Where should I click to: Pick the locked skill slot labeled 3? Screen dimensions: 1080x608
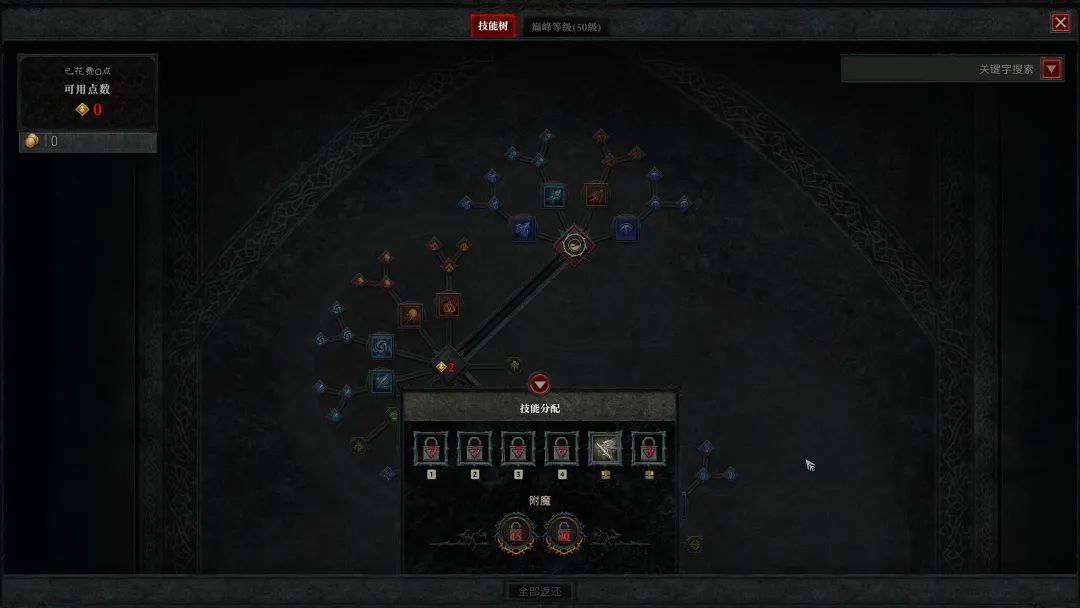click(x=518, y=449)
